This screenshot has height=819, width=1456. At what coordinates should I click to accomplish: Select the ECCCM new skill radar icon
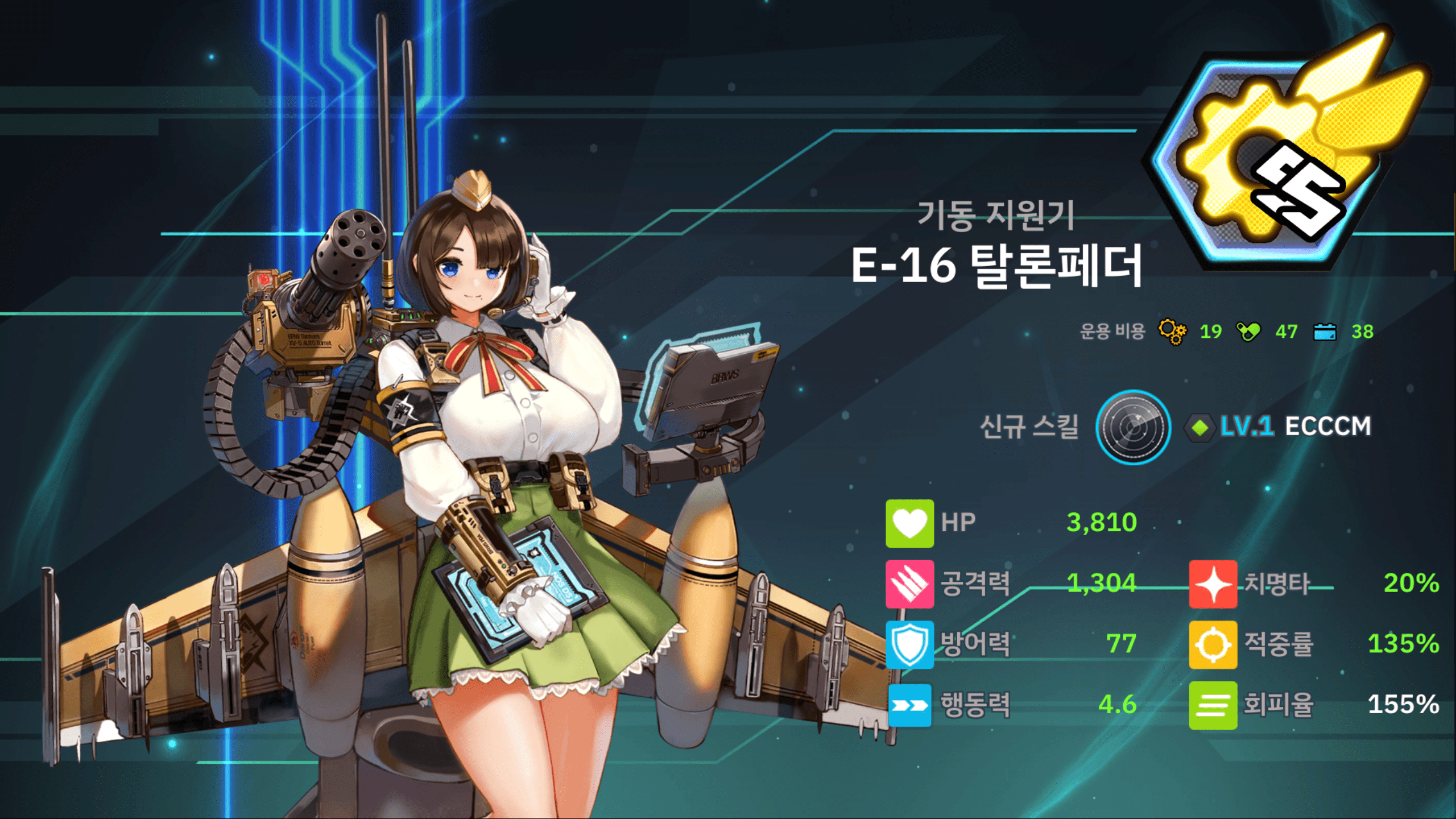tap(1132, 427)
